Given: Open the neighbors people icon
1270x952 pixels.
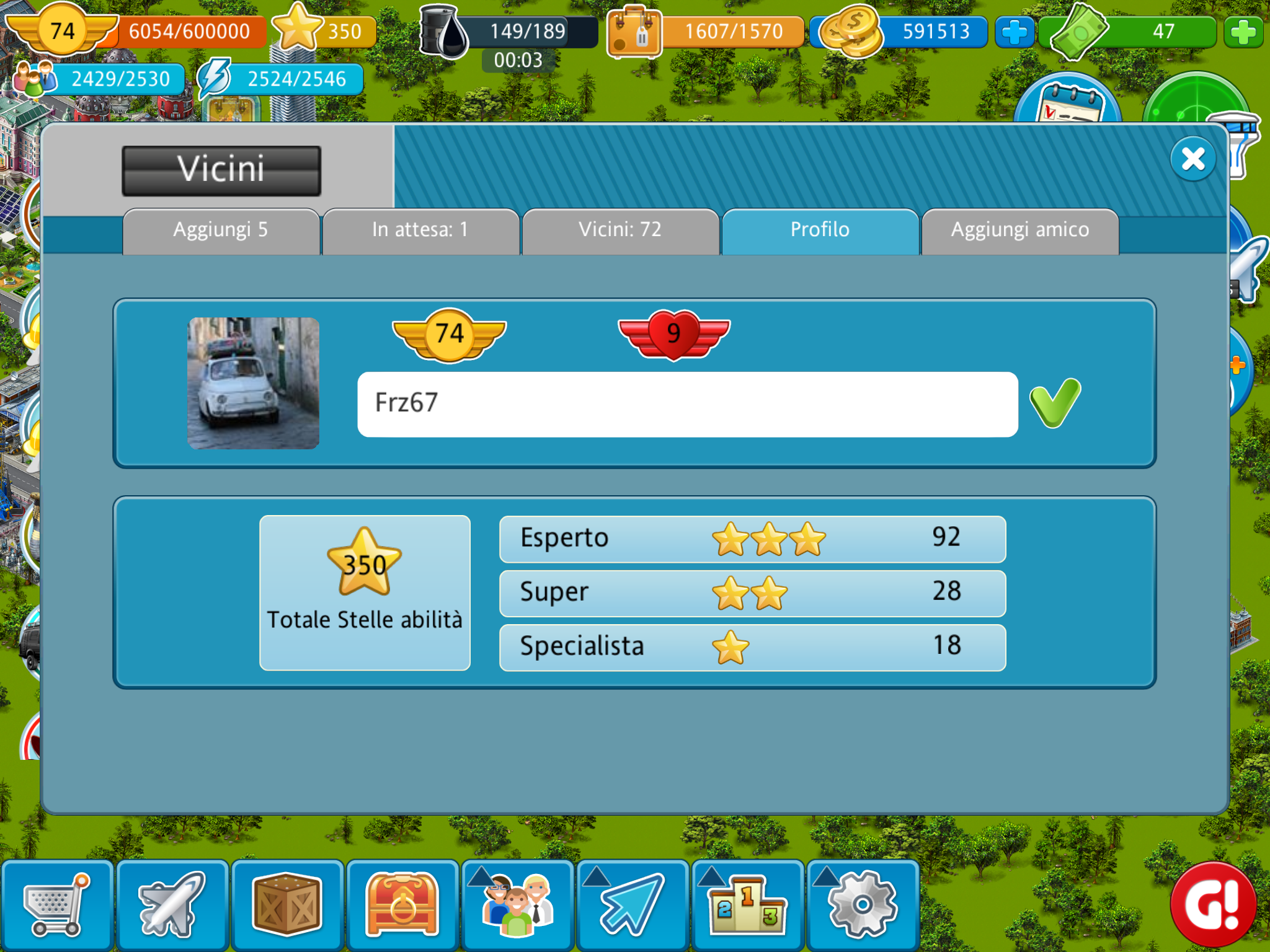Looking at the screenshot, I should pyautogui.click(x=518, y=906).
